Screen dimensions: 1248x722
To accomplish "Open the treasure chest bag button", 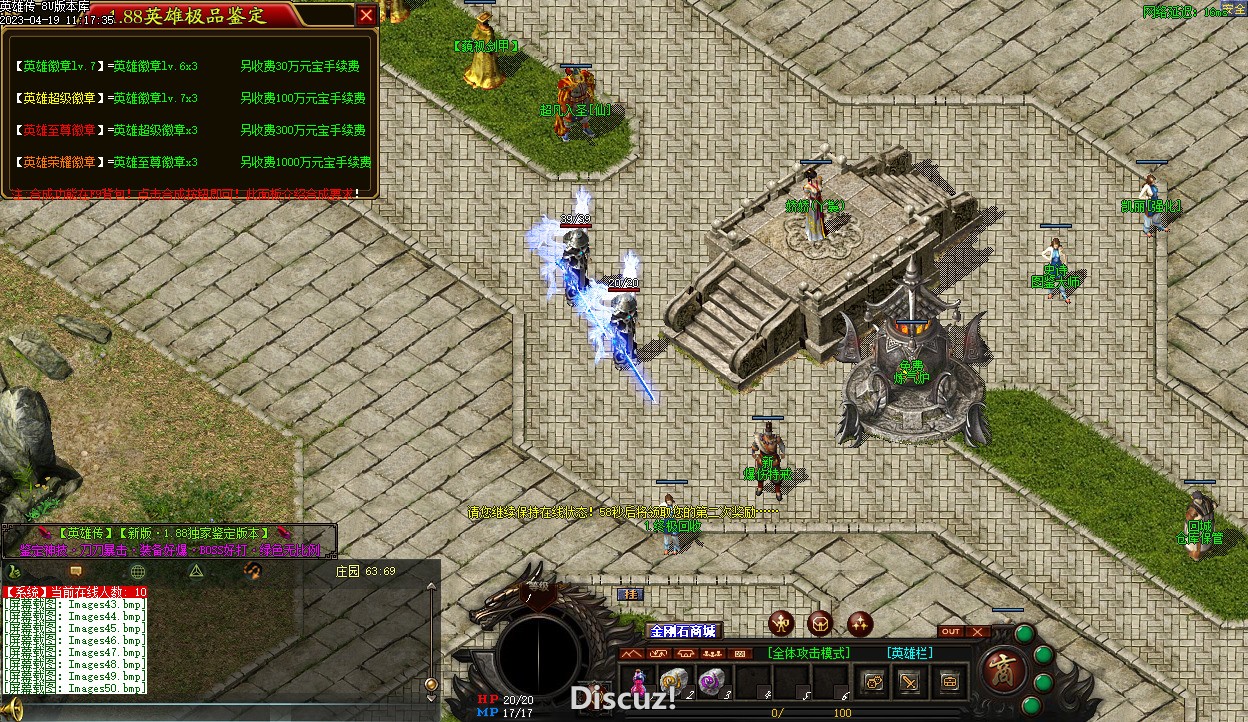I will (x=949, y=683).
